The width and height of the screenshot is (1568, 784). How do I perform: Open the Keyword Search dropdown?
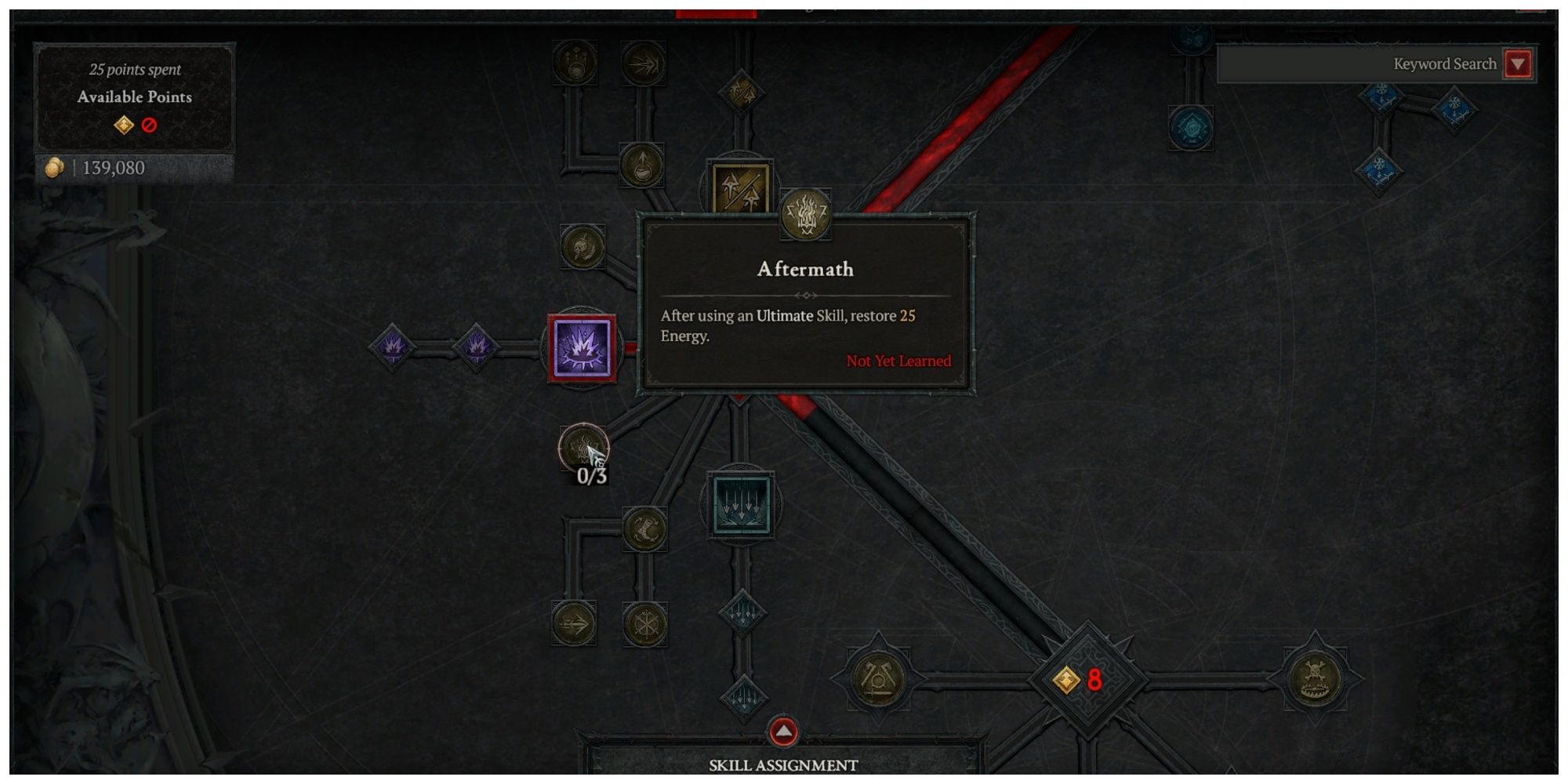(1517, 64)
